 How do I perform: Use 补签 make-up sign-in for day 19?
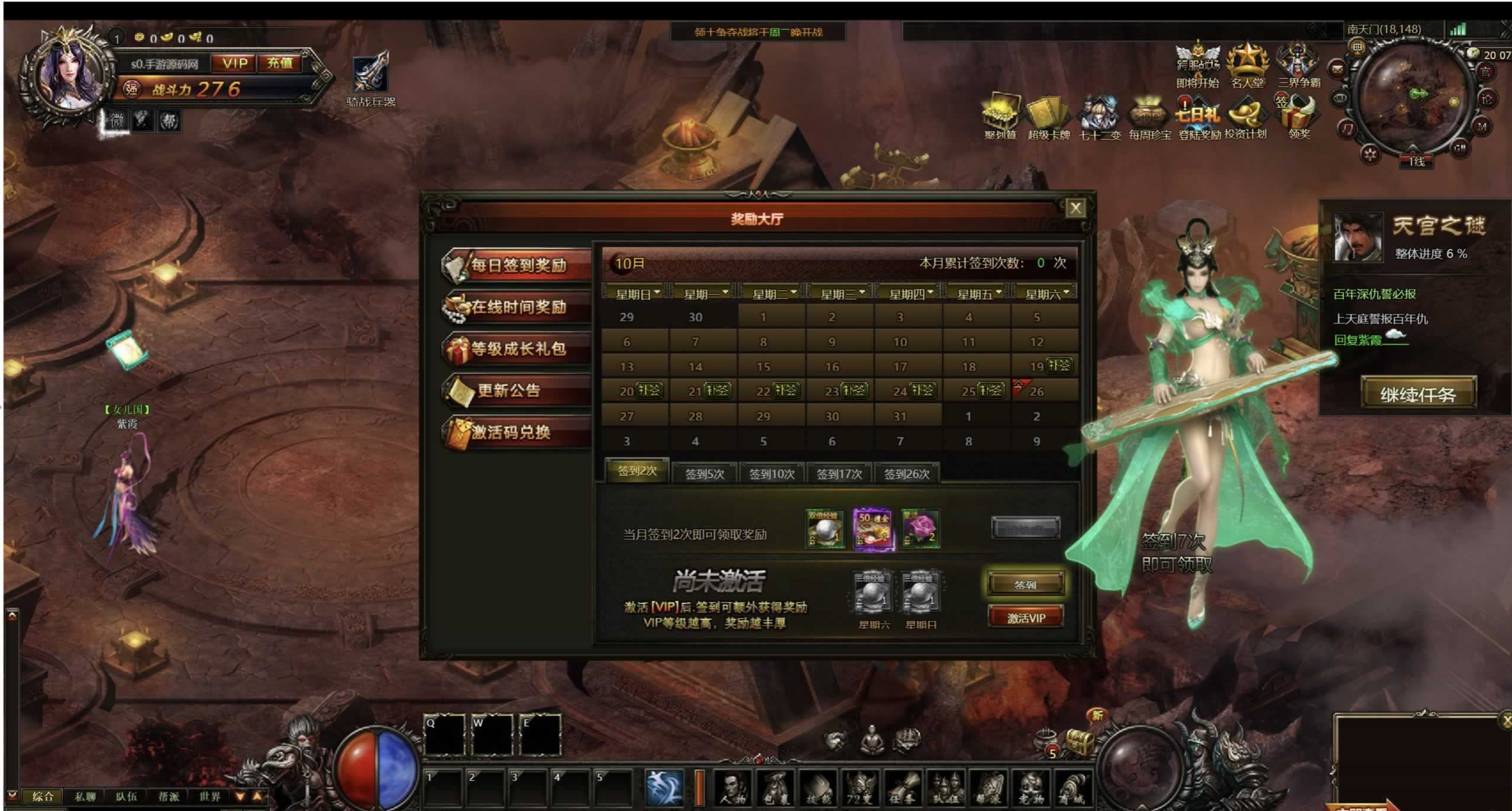[x=1059, y=365]
